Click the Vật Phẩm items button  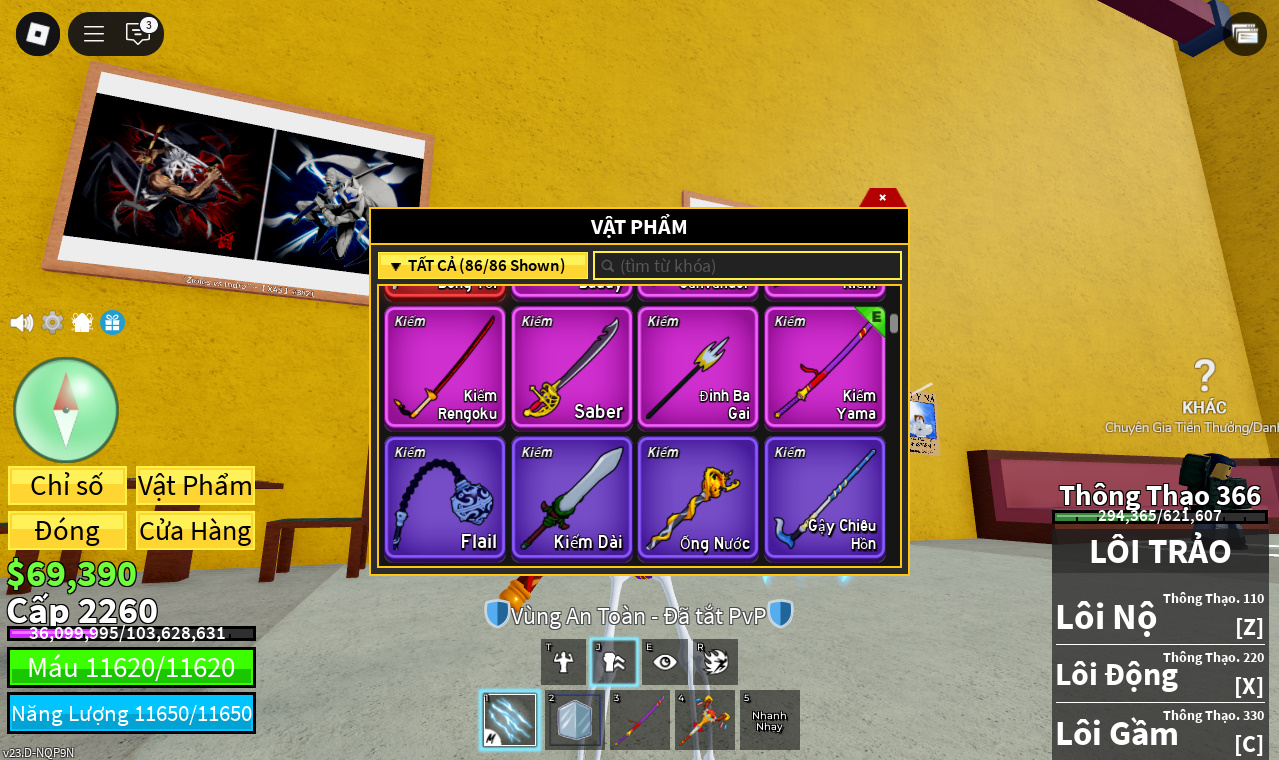pyautogui.click(x=195, y=486)
